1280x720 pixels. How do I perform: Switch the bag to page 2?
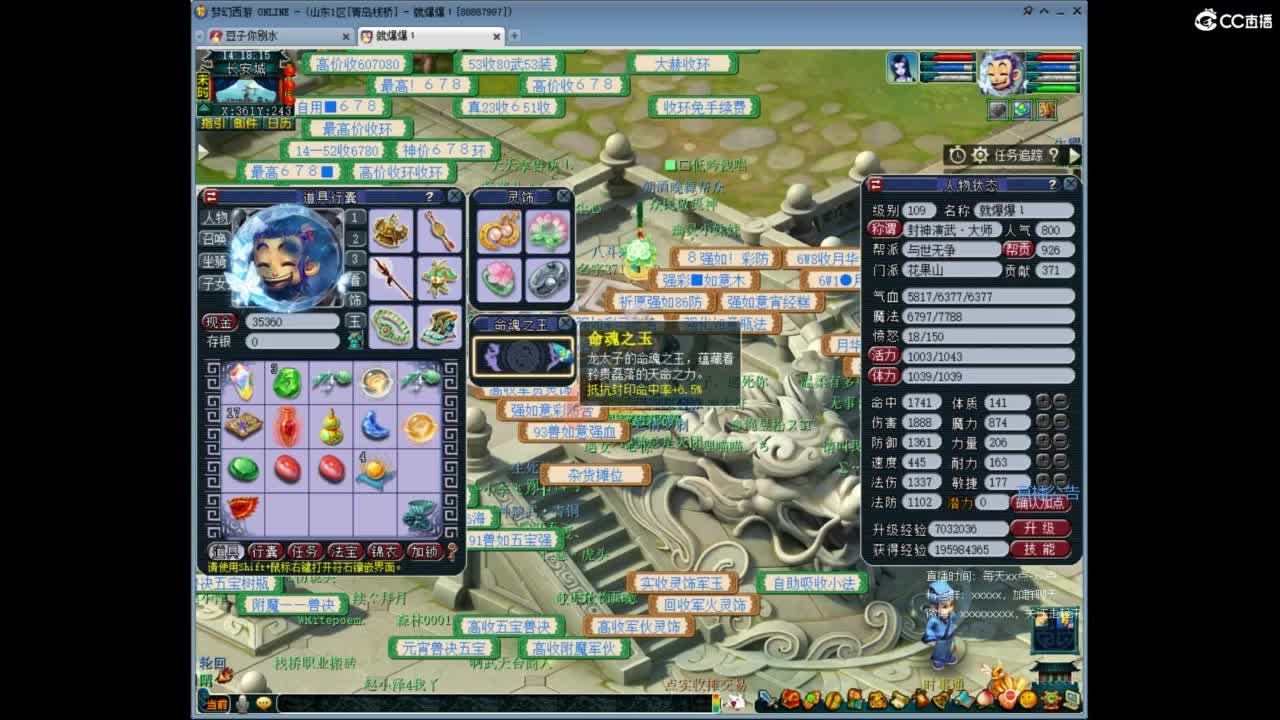[x=354, y=239]
